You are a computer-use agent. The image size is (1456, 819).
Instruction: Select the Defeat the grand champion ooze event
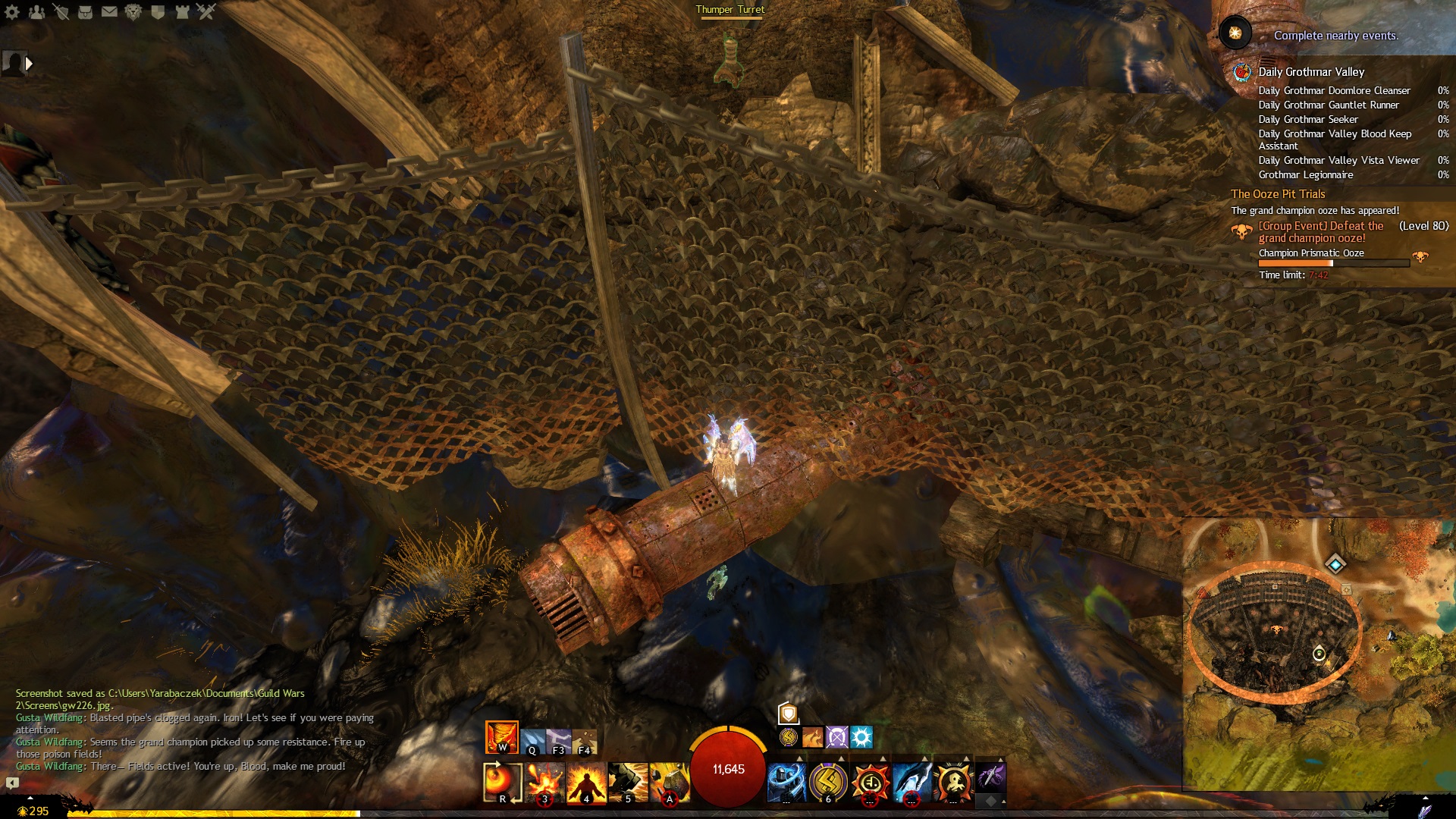[1319, 232]
